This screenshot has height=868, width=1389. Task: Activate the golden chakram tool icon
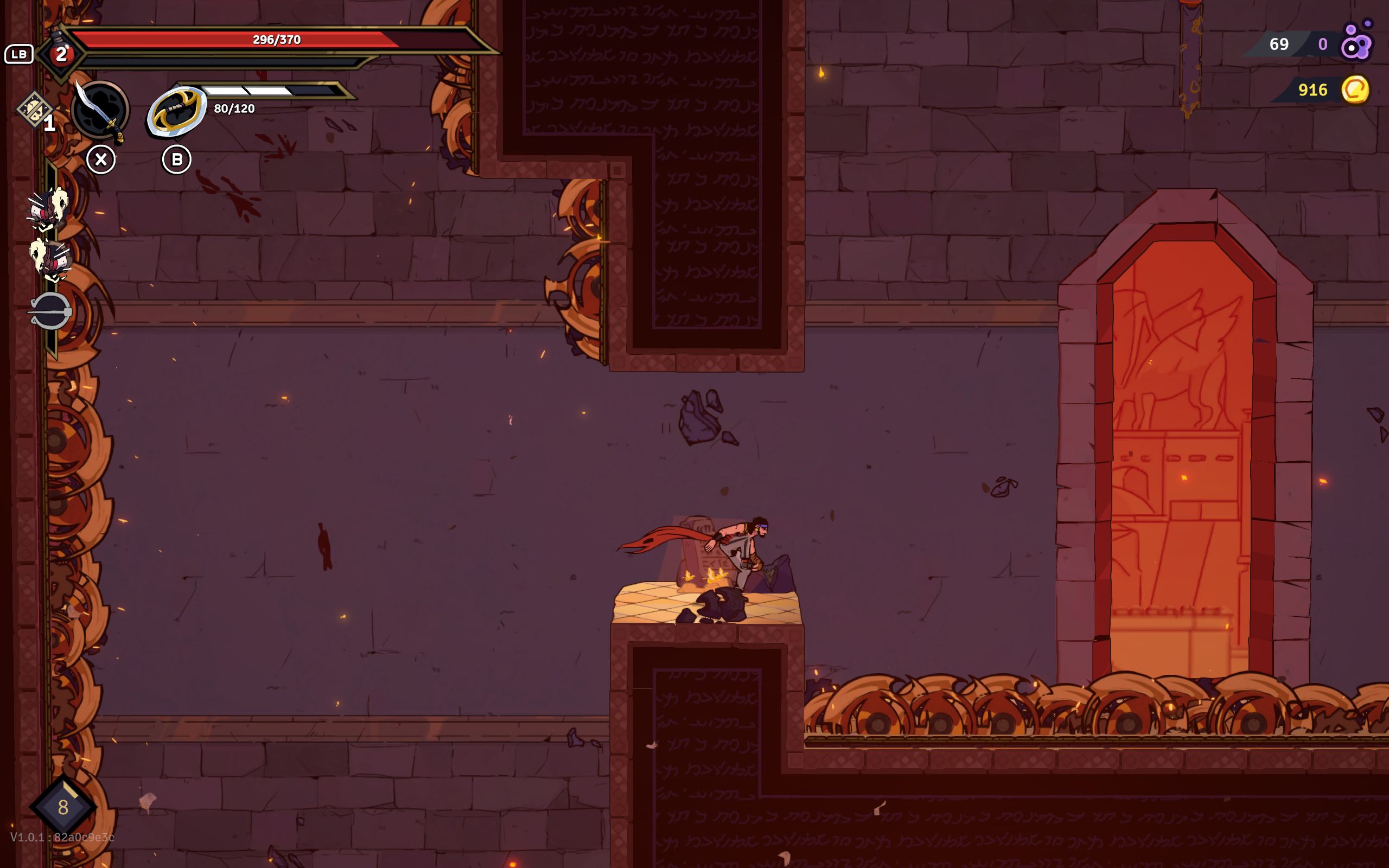pyautogui.click(x=176, y=111)
